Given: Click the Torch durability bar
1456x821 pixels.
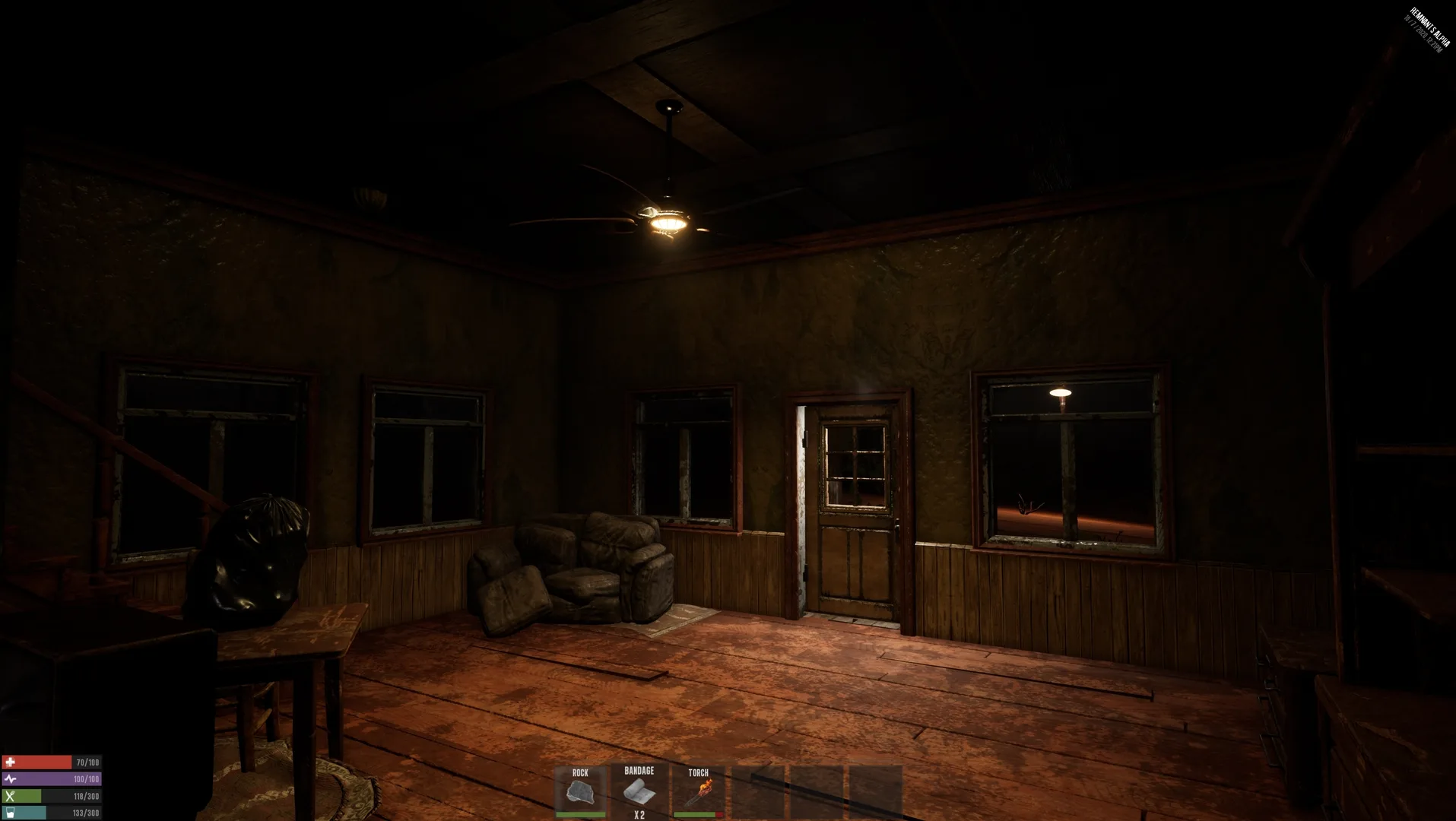Looking at the screenshot, I should tap(698, 813).
